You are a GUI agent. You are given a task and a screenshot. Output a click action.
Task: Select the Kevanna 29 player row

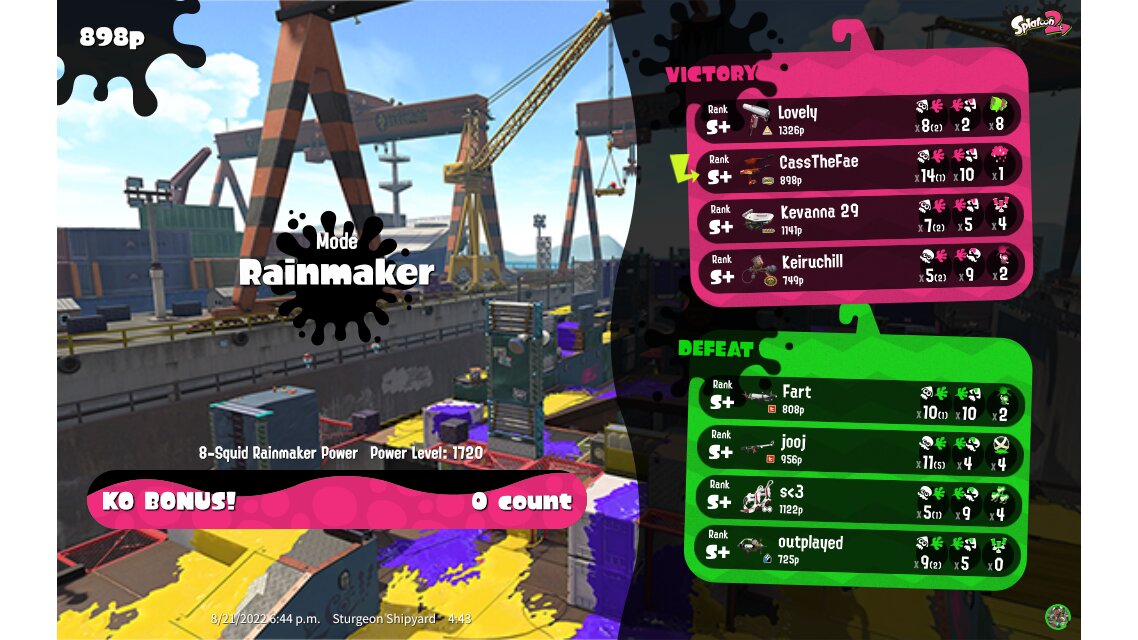click(860, 218)
